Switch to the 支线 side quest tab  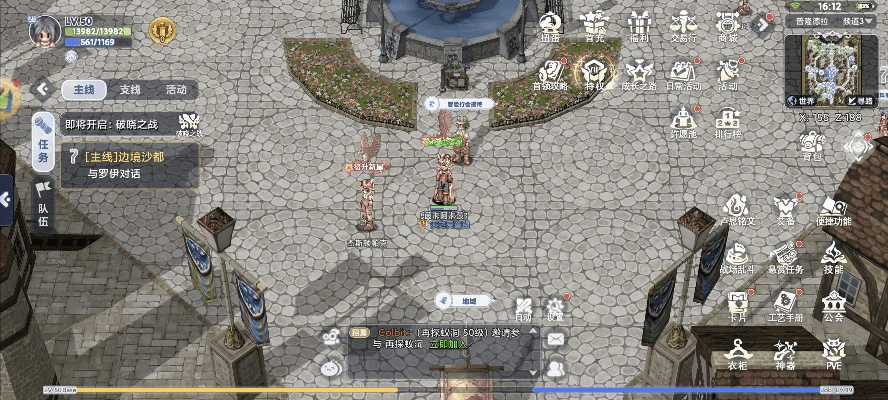tap(130, 89)
